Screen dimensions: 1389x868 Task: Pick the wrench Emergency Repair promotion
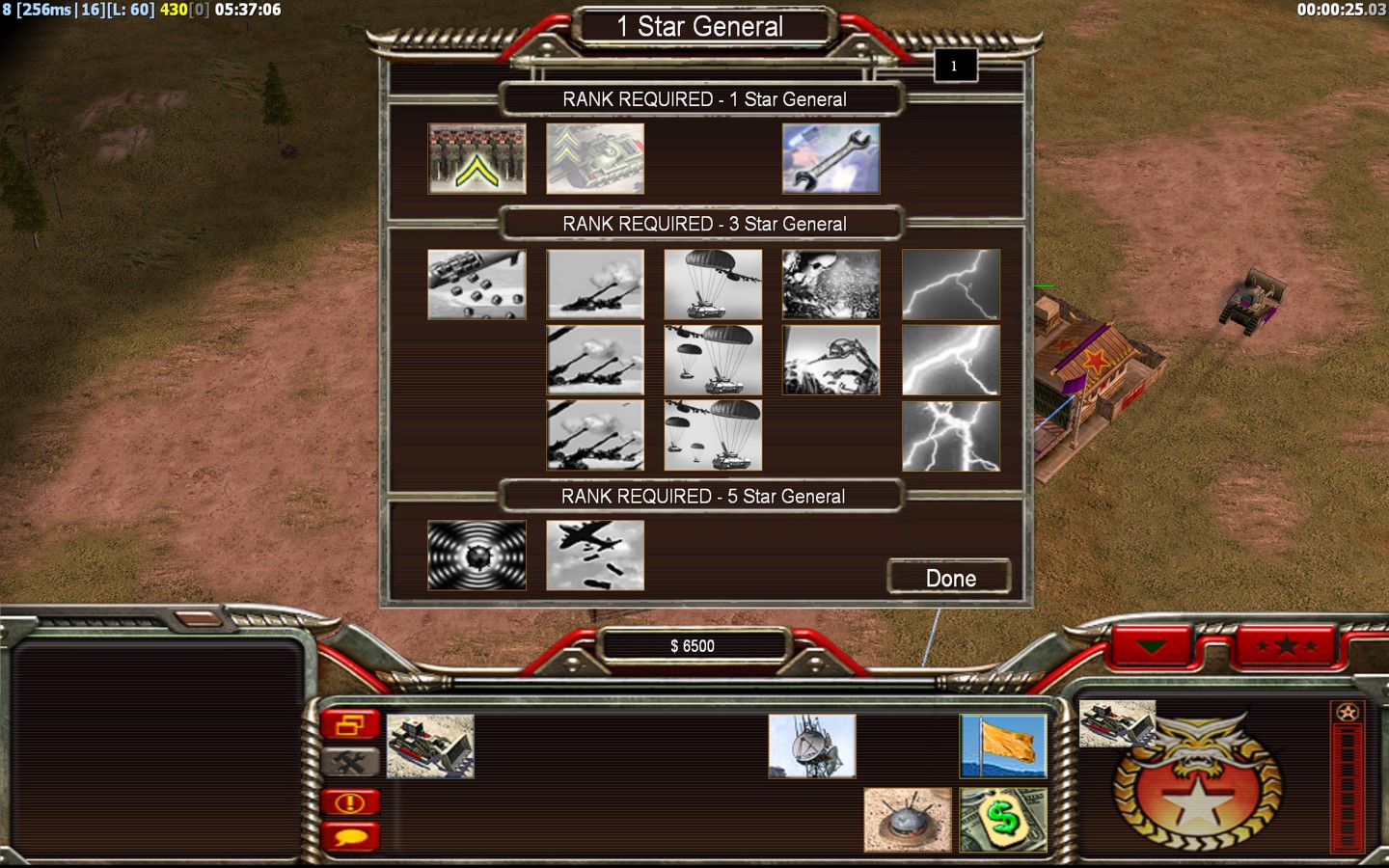point(831,158)
